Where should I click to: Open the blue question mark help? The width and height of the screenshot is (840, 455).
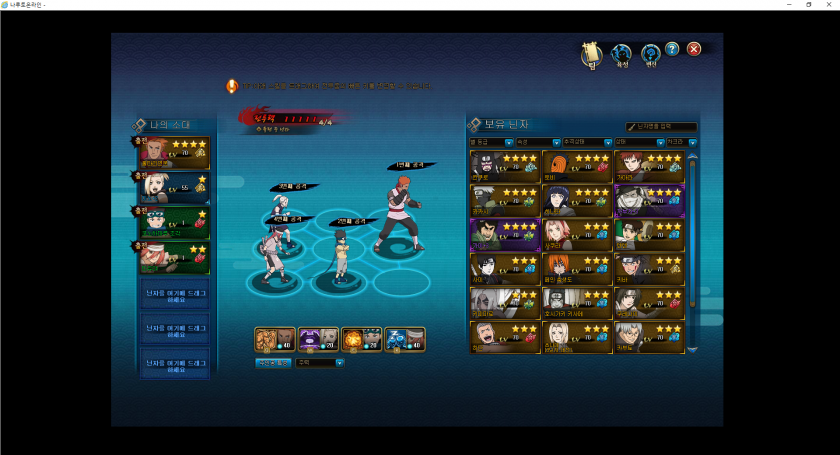click(672, 49)
